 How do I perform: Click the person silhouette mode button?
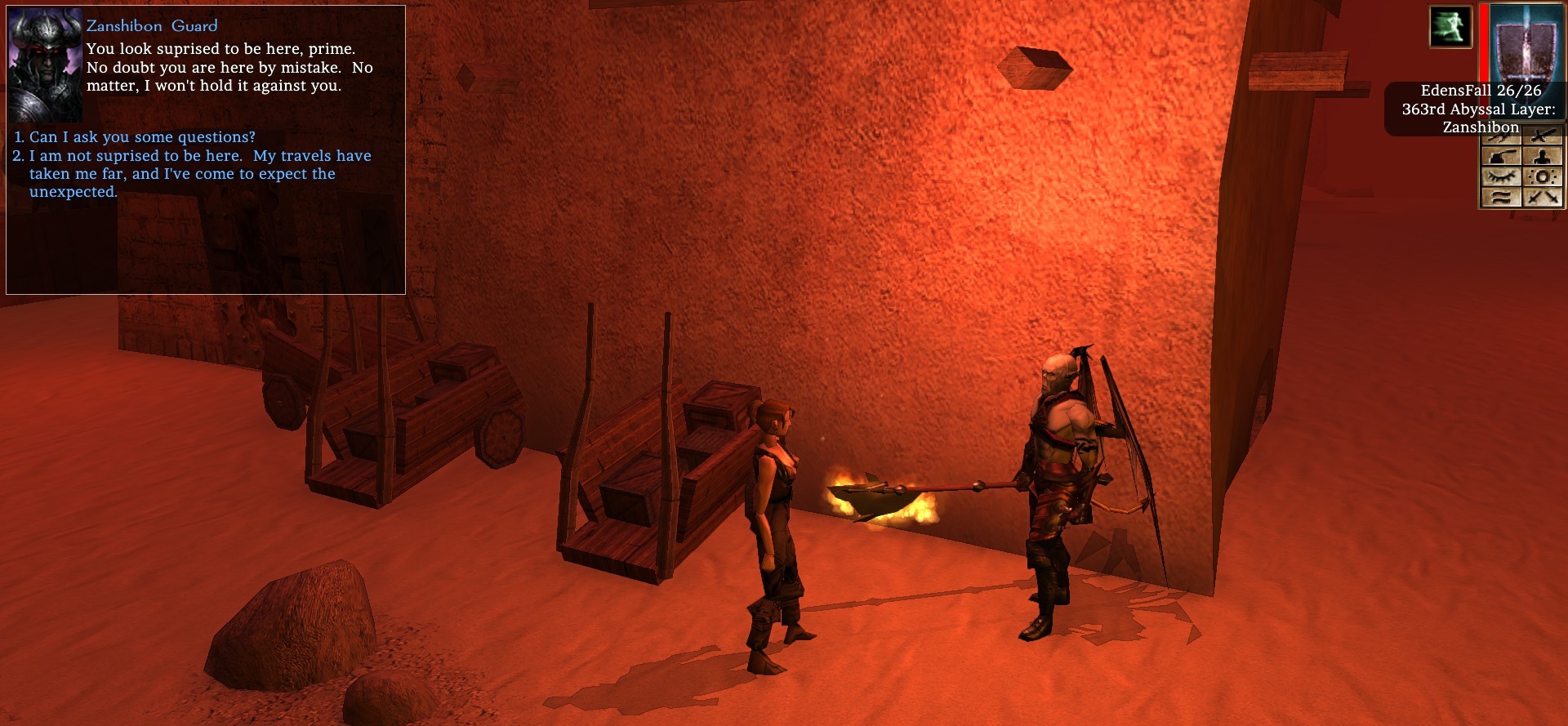pos(1543,156)
